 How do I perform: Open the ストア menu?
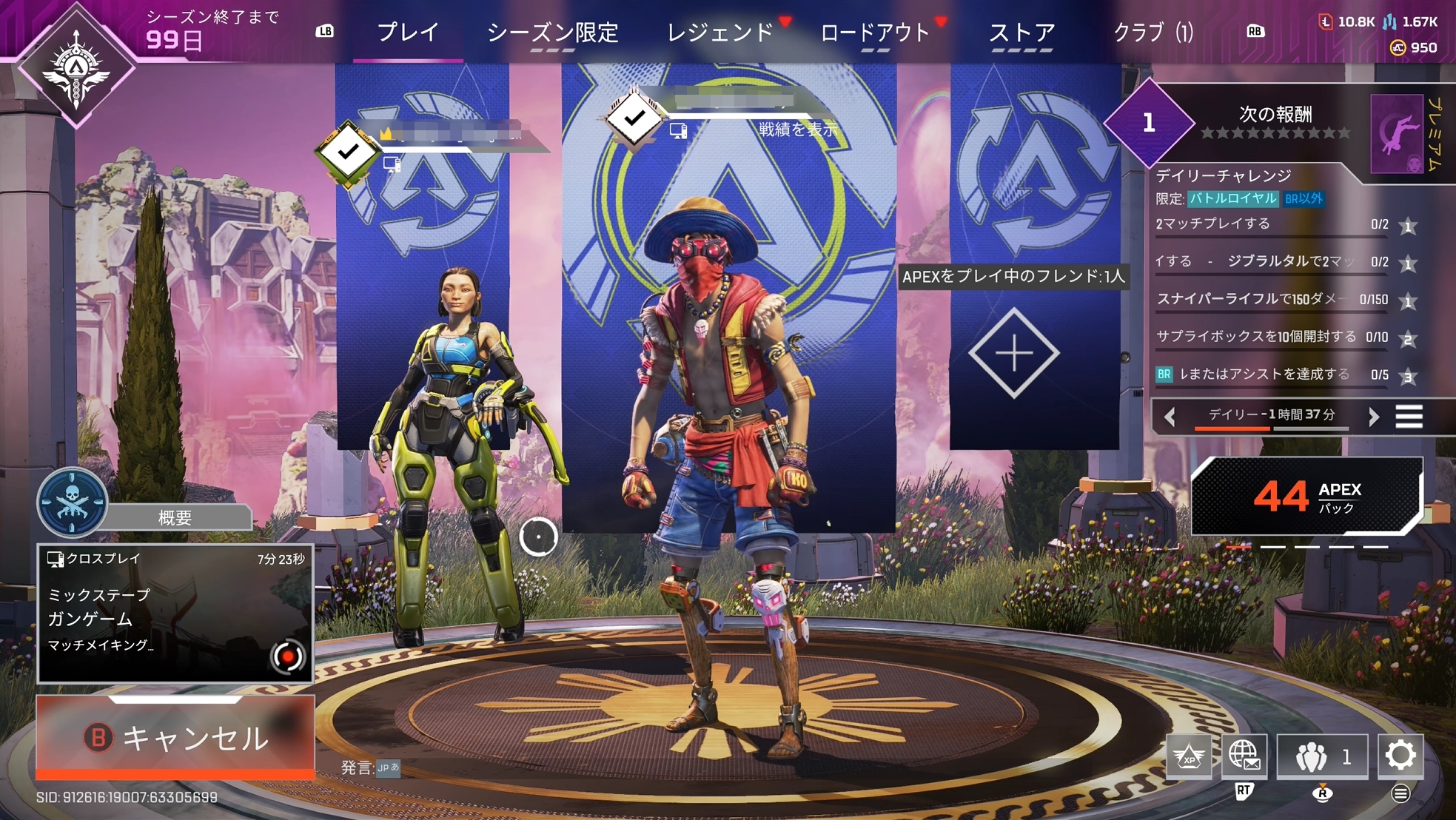click(x=1022, y=32)
